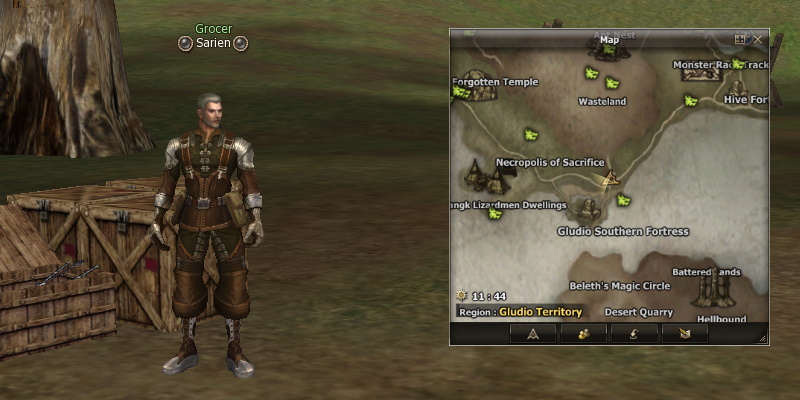Select Gludio Southern Fortress on the map
The width and height of the screenshot is (800, 400).
coord(622,231)
